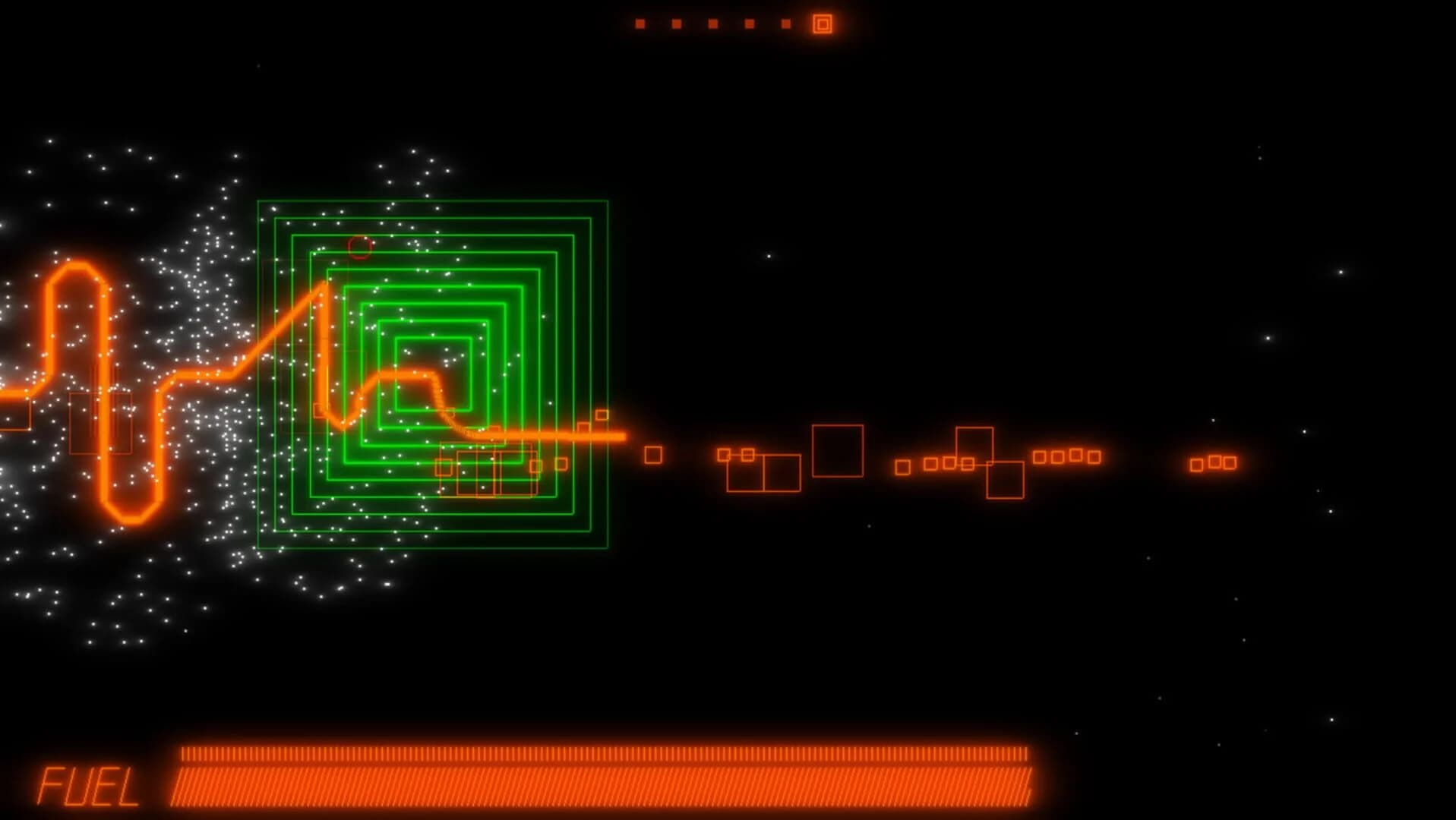Screen dimensions: 1456x820
Task: Click the large hollow orange square right of center
Action: (838, 450)
